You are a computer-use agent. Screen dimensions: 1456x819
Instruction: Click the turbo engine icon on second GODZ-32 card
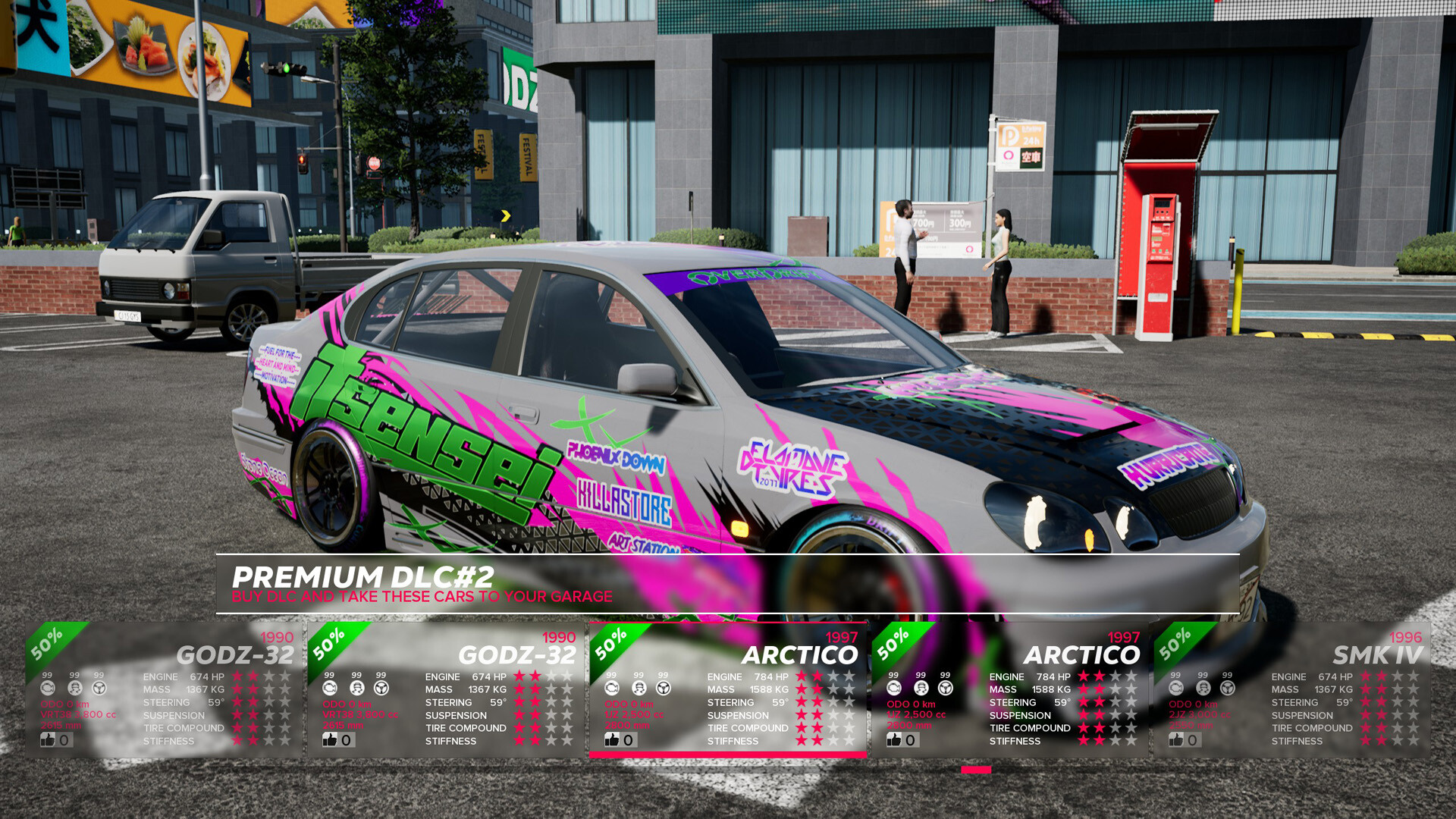[330, 689]
